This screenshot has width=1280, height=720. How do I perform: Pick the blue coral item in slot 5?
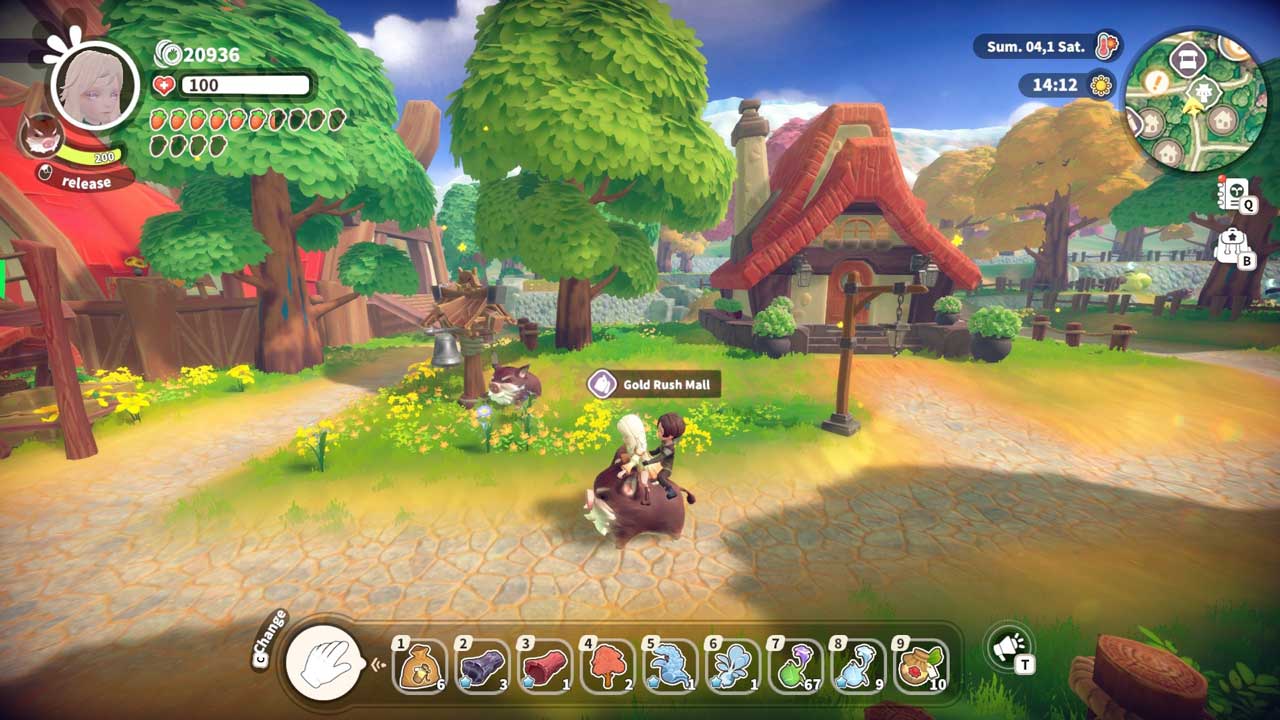click(669, 666)
